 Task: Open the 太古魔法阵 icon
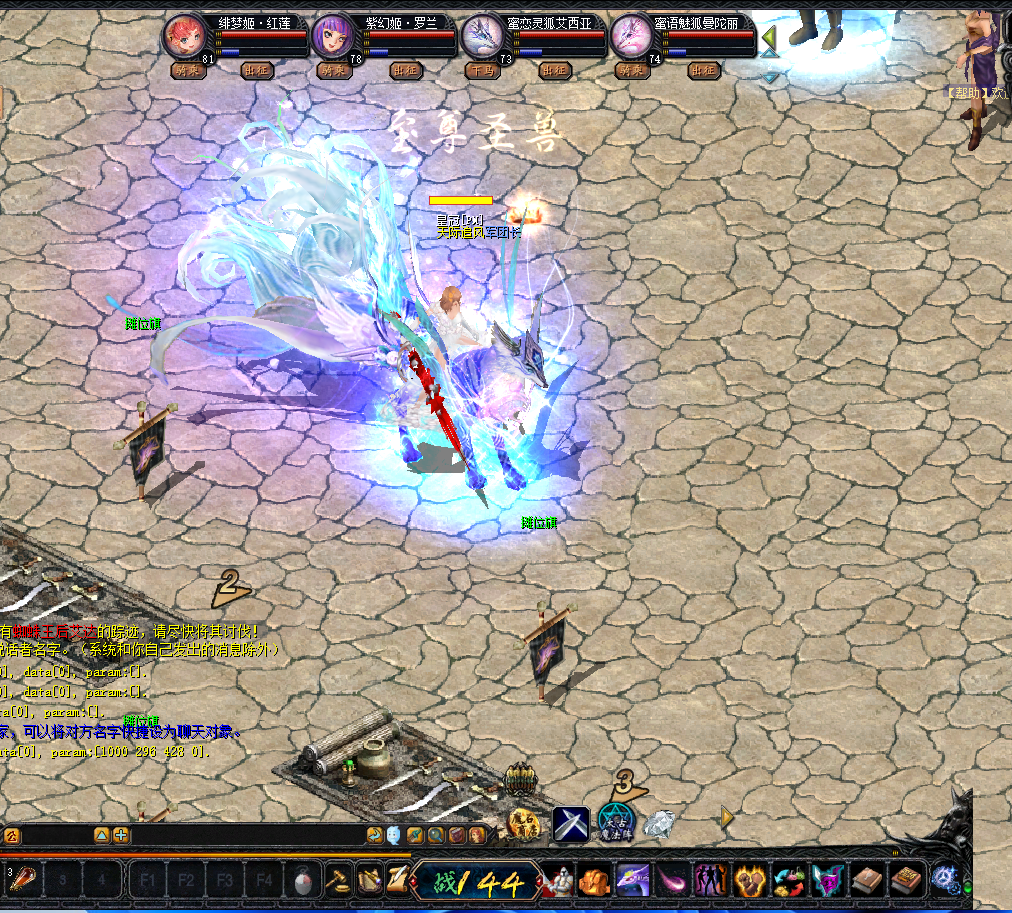pyautogui.click(x=616, y=822)
